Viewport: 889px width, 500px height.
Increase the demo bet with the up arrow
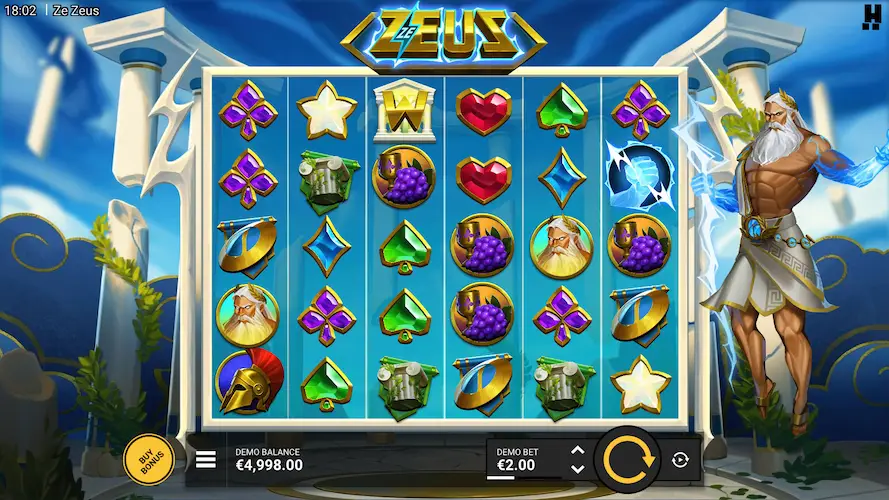577,451
